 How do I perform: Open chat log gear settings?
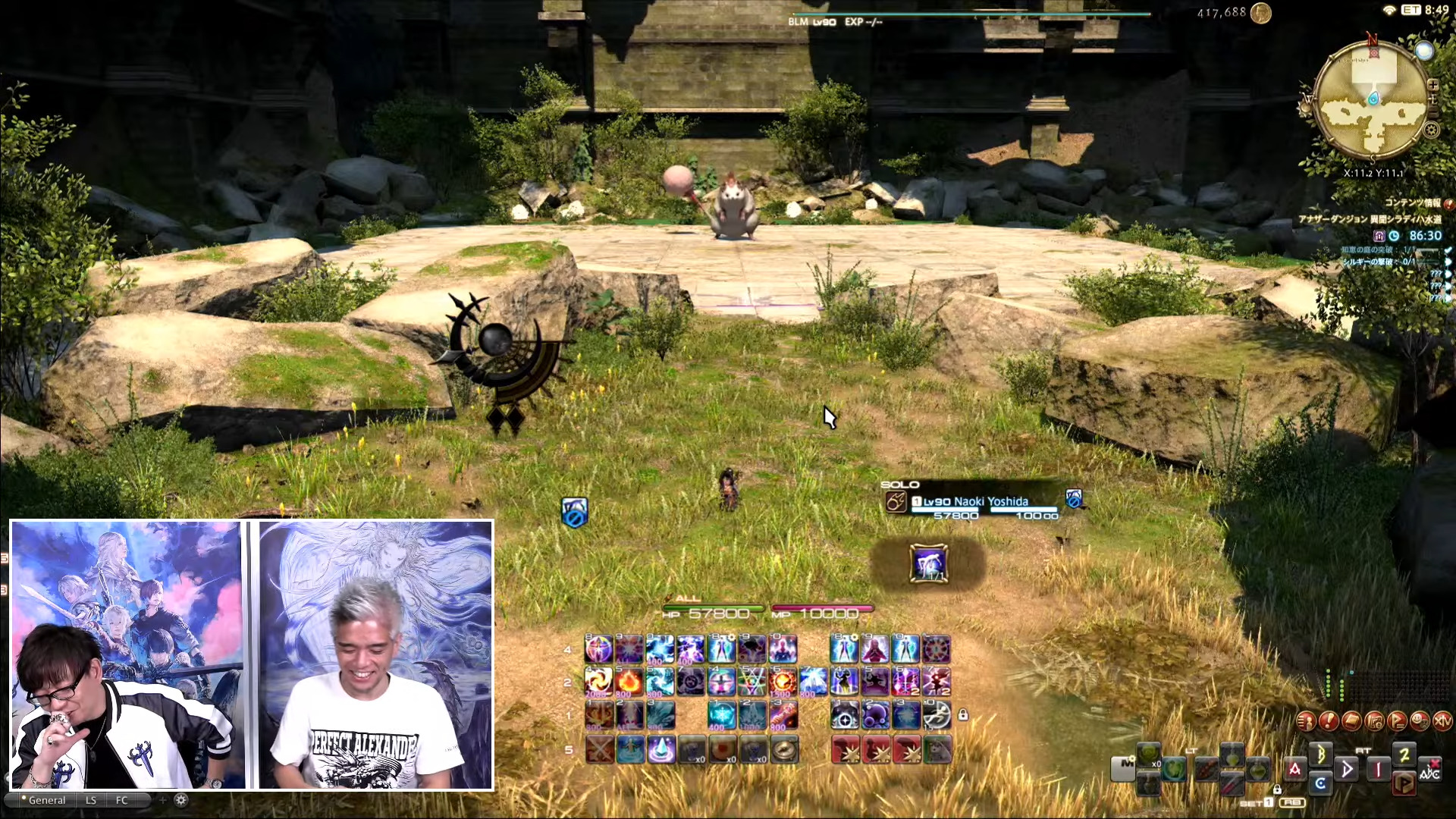(180, 800)
